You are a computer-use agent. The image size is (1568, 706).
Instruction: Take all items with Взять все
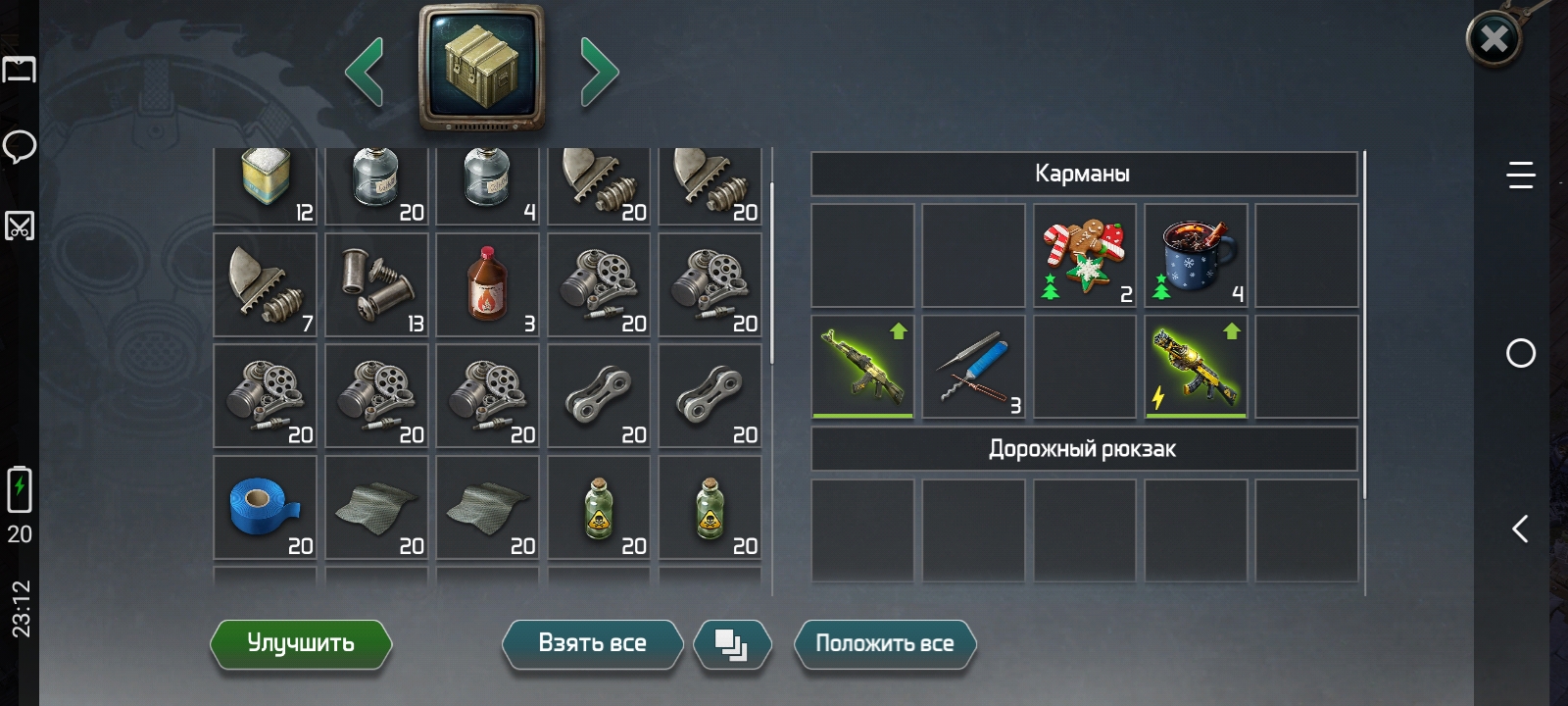click(x=592, y=643)
